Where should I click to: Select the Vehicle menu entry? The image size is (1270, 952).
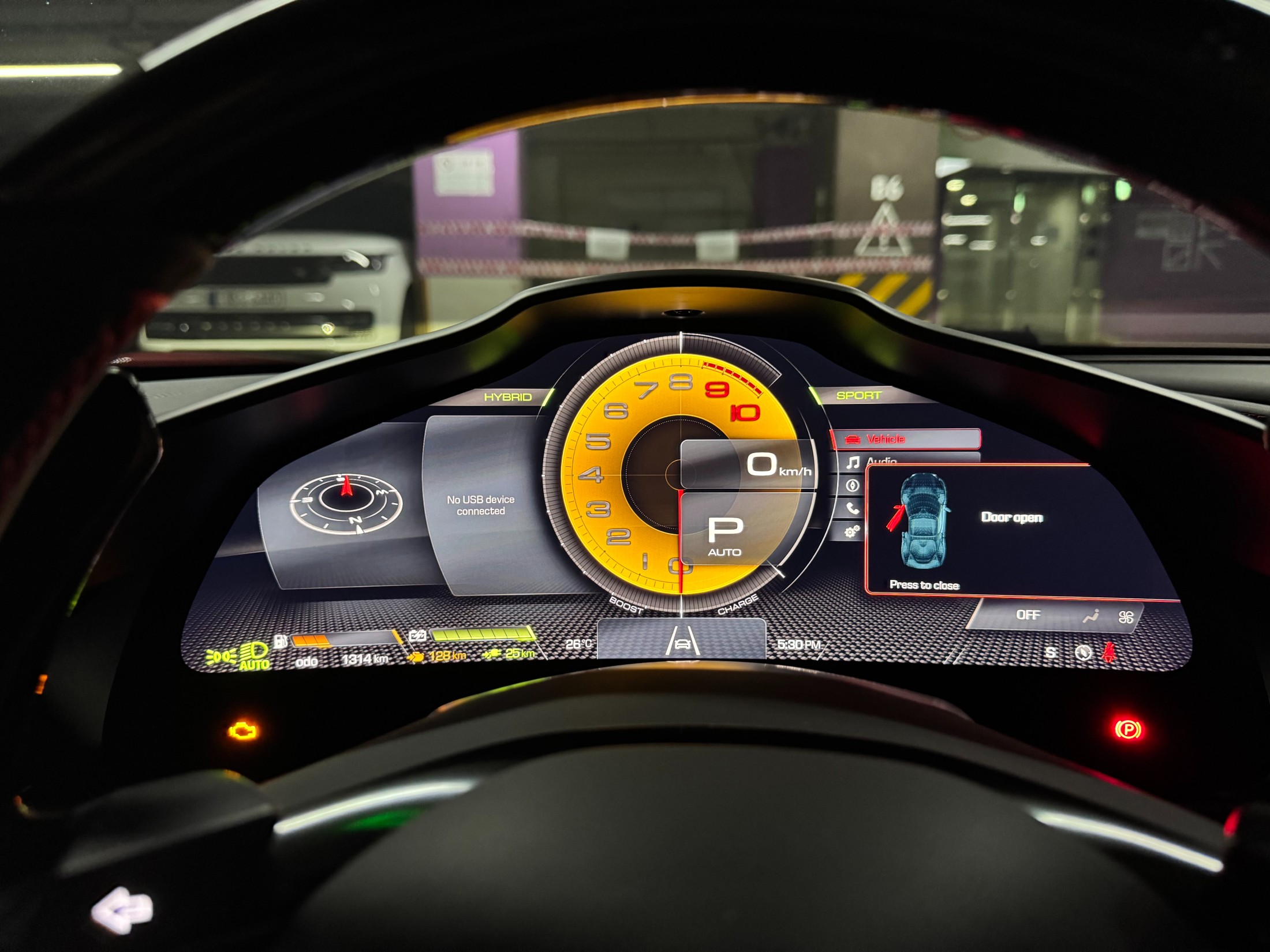(905, 439)
